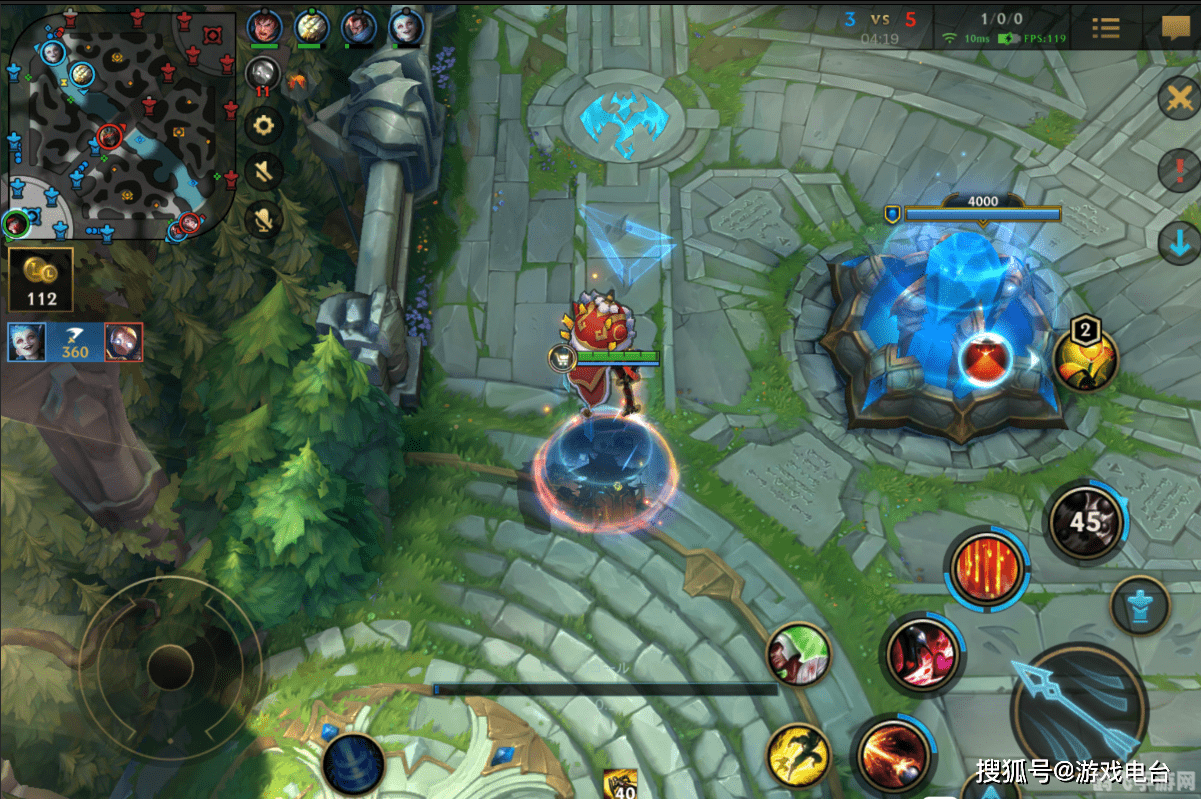This screenshot has height=799, width=1201.
Task: Select the first ally champion portrait
Action: pos(264,26)
